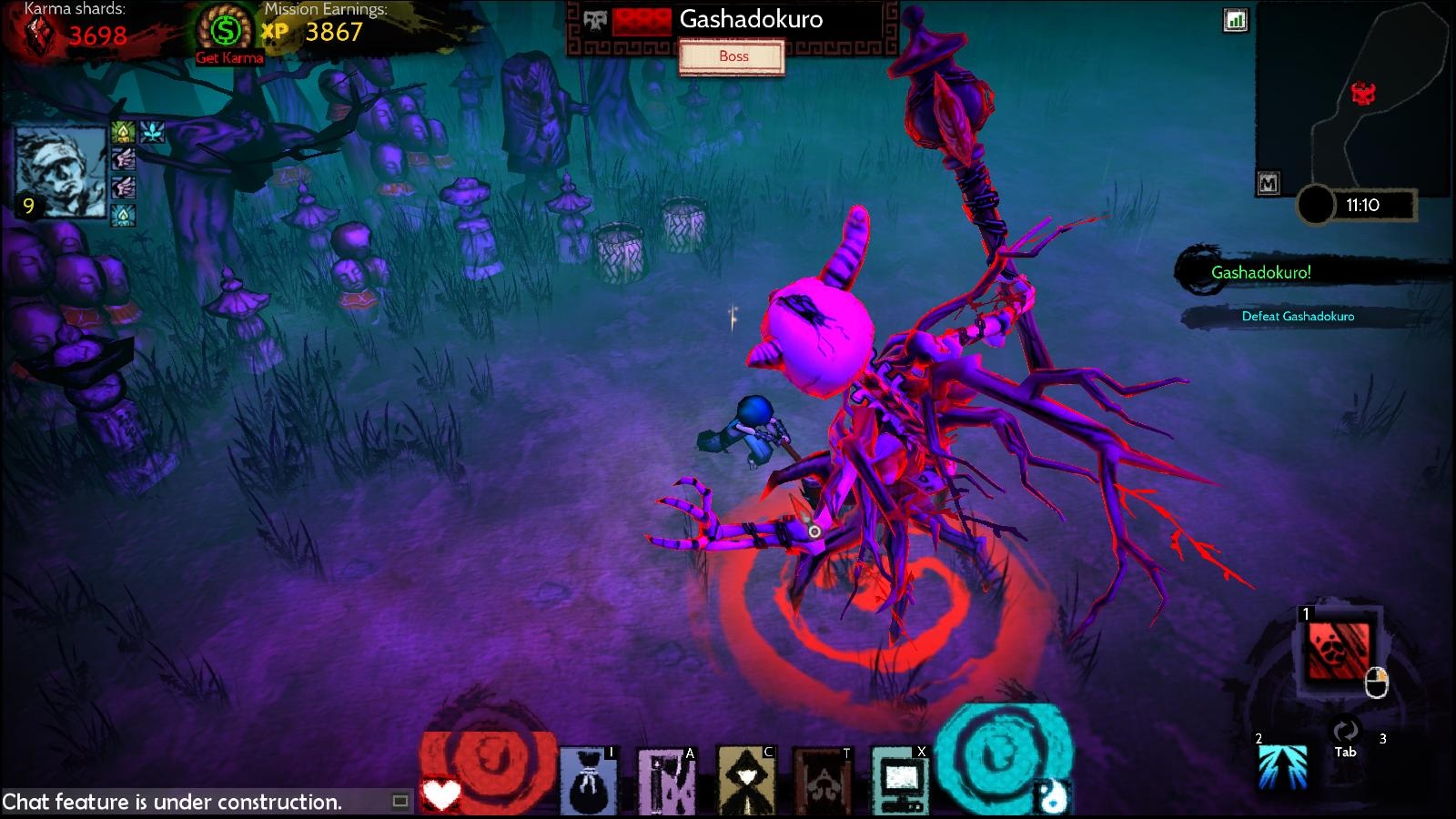Trigger the blue arrows skill in slot 2

coord(1284,767)
